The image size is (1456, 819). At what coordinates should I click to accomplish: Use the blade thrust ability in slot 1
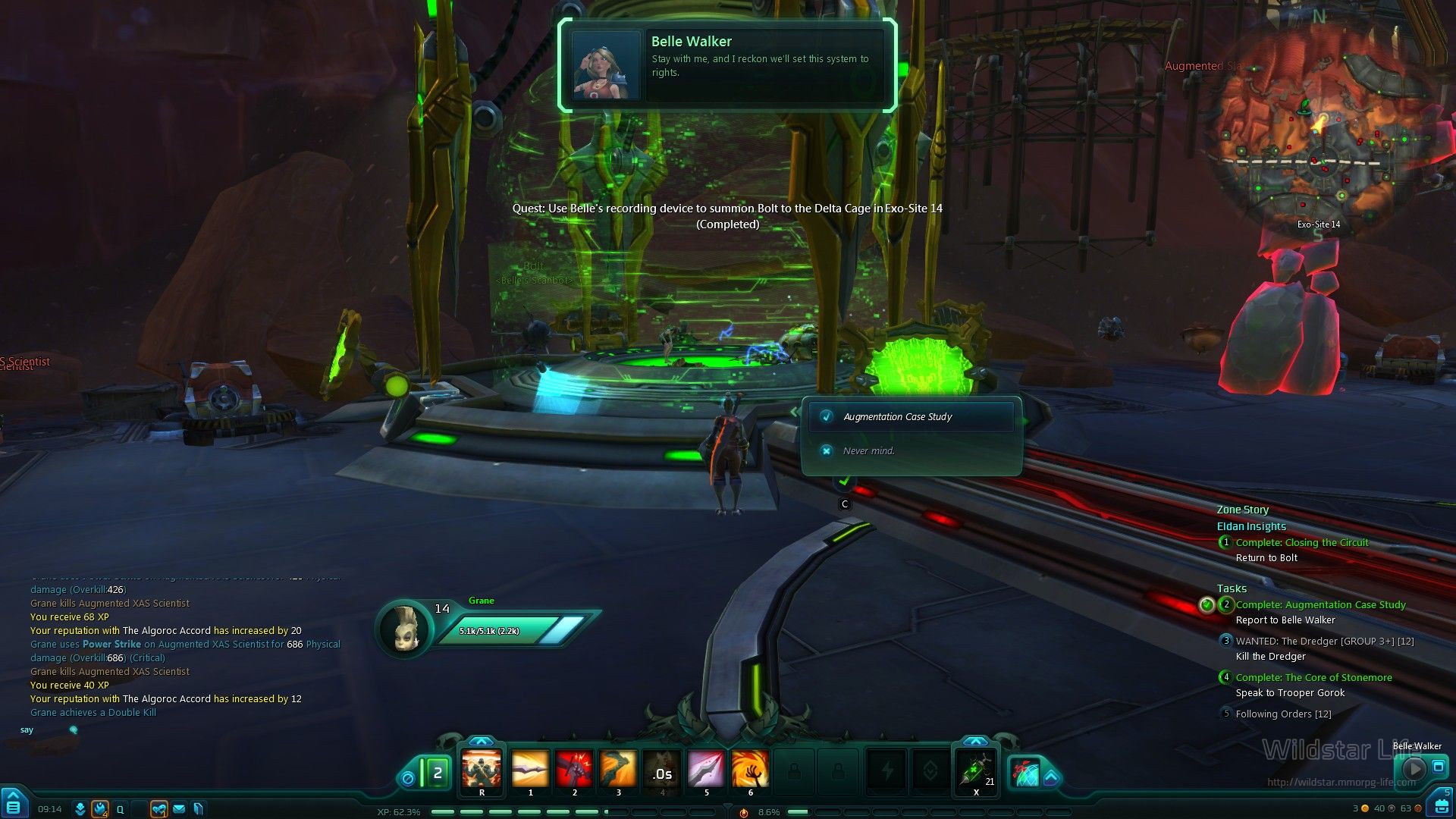click(530, 769)
